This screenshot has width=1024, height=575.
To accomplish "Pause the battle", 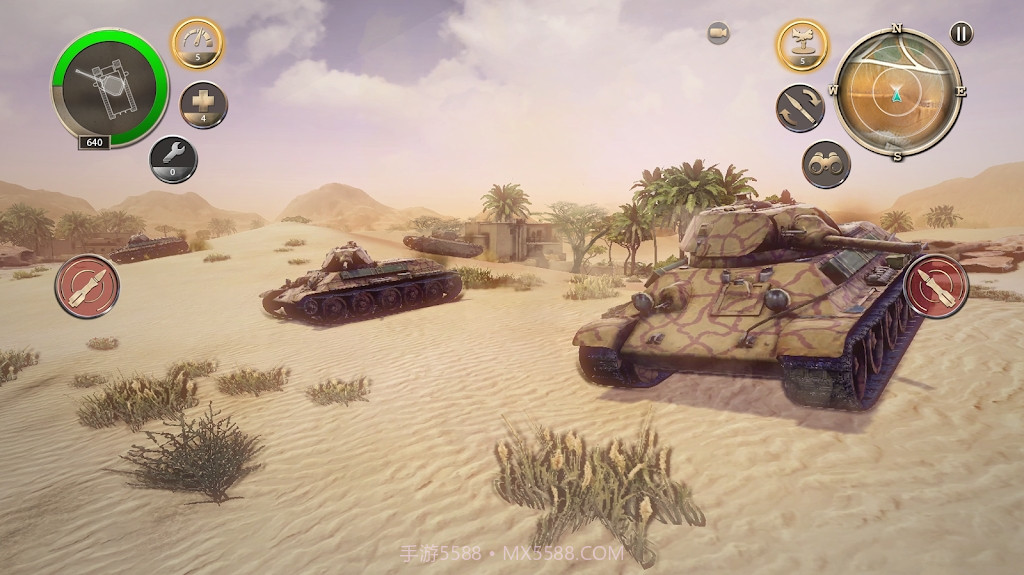I will coord(961,34).
